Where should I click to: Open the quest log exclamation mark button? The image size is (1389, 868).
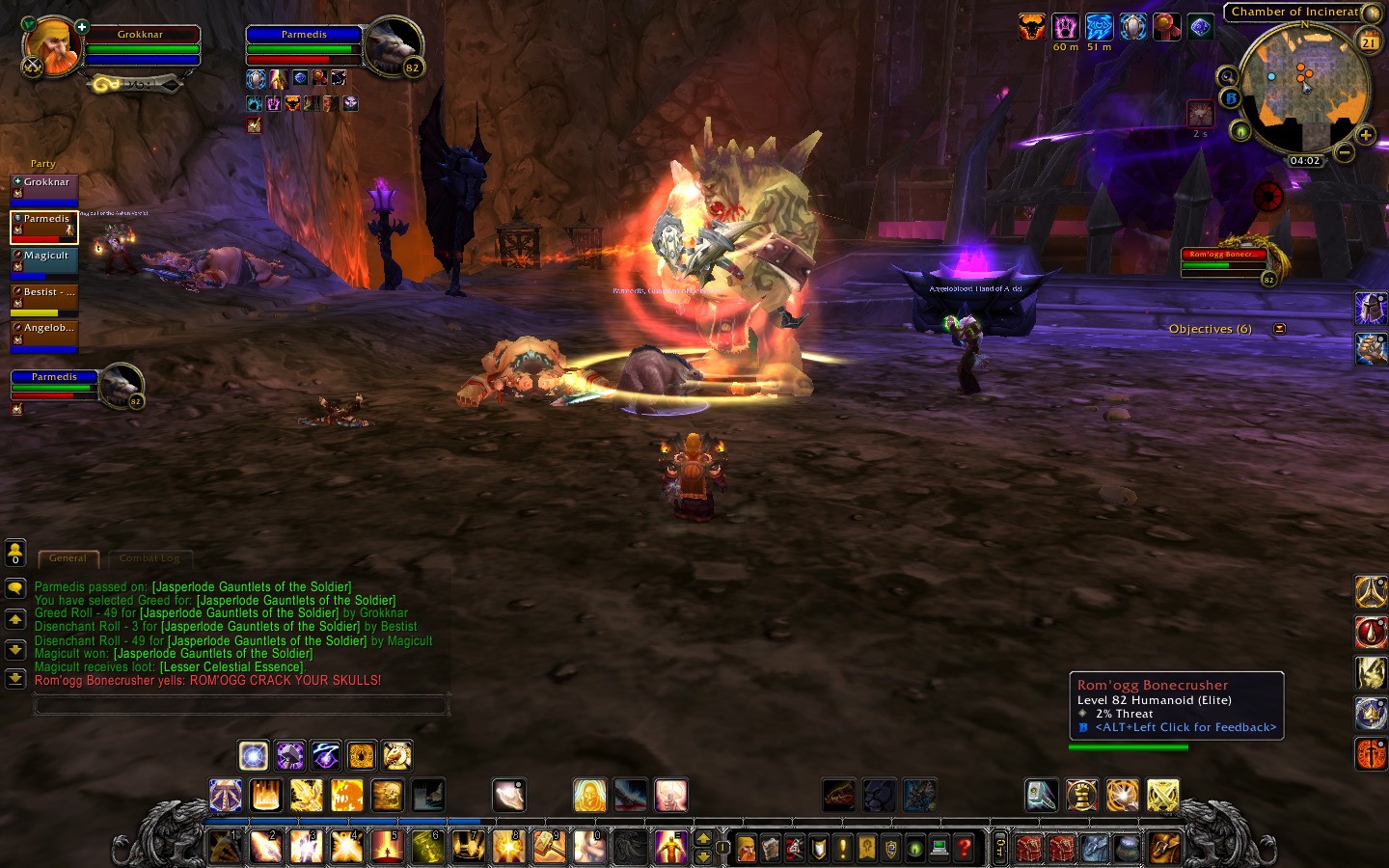click(843, 849)
